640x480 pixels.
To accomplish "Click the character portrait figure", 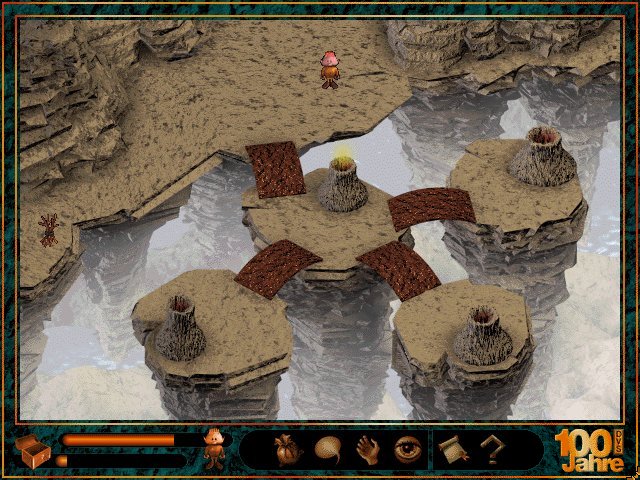I will coord(214,451).
